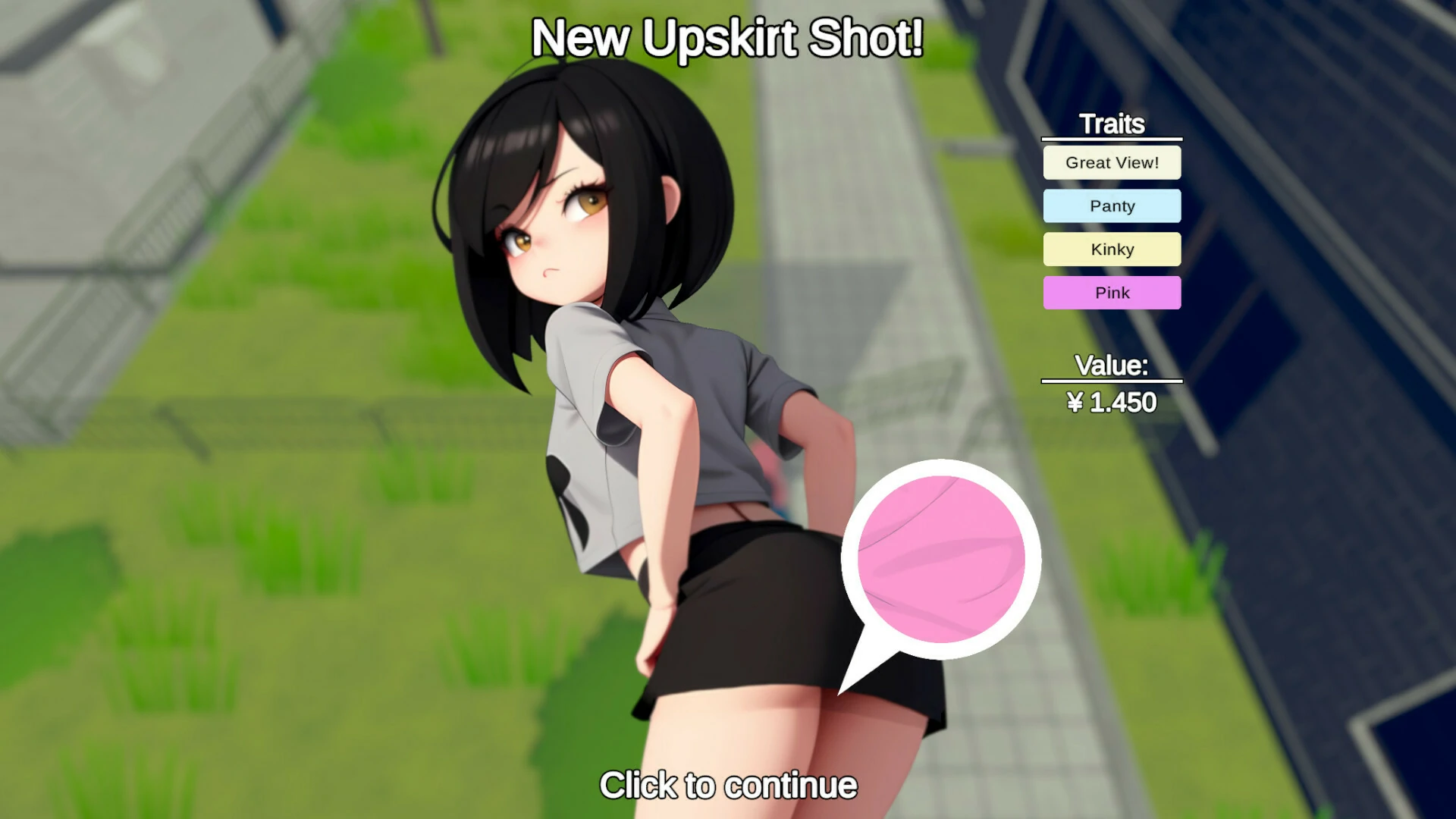This screenshot has height=819, width=1456.
Task: Click the Panty trait badge
Action: tap(1112, 206)
